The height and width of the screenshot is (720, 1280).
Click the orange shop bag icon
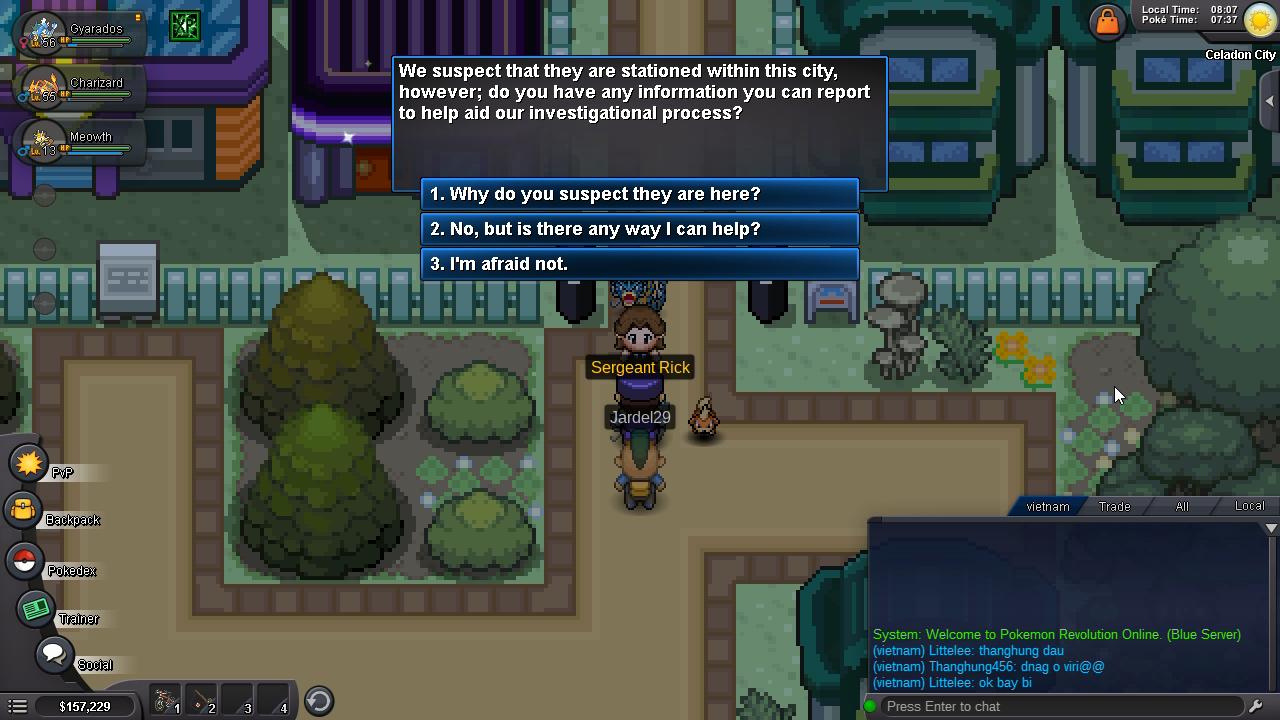[x=1108, y=20]
